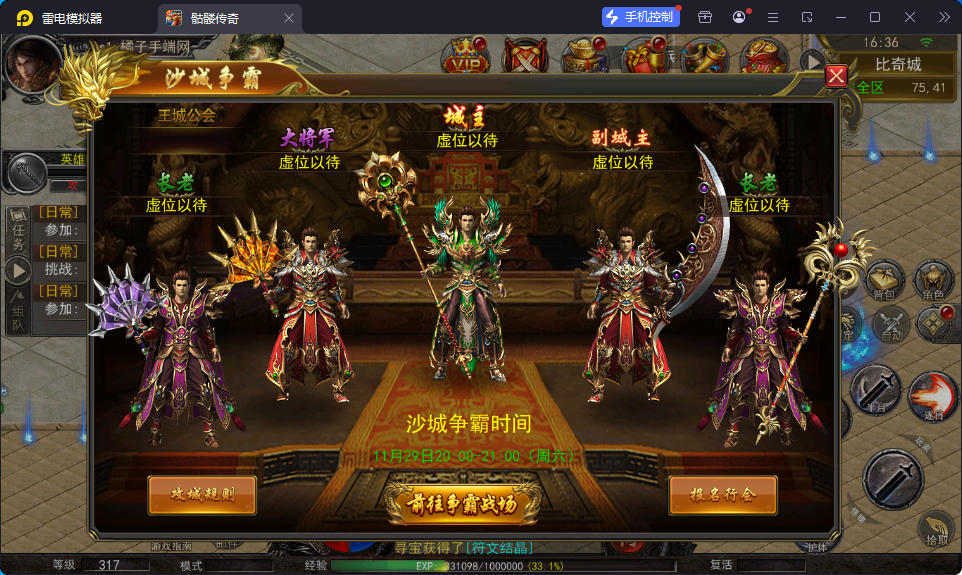Image resolution: width=962 pixels, height=575 pixels.
Task: Collapse the top icon row with the arrow
Action: (811, 62)
